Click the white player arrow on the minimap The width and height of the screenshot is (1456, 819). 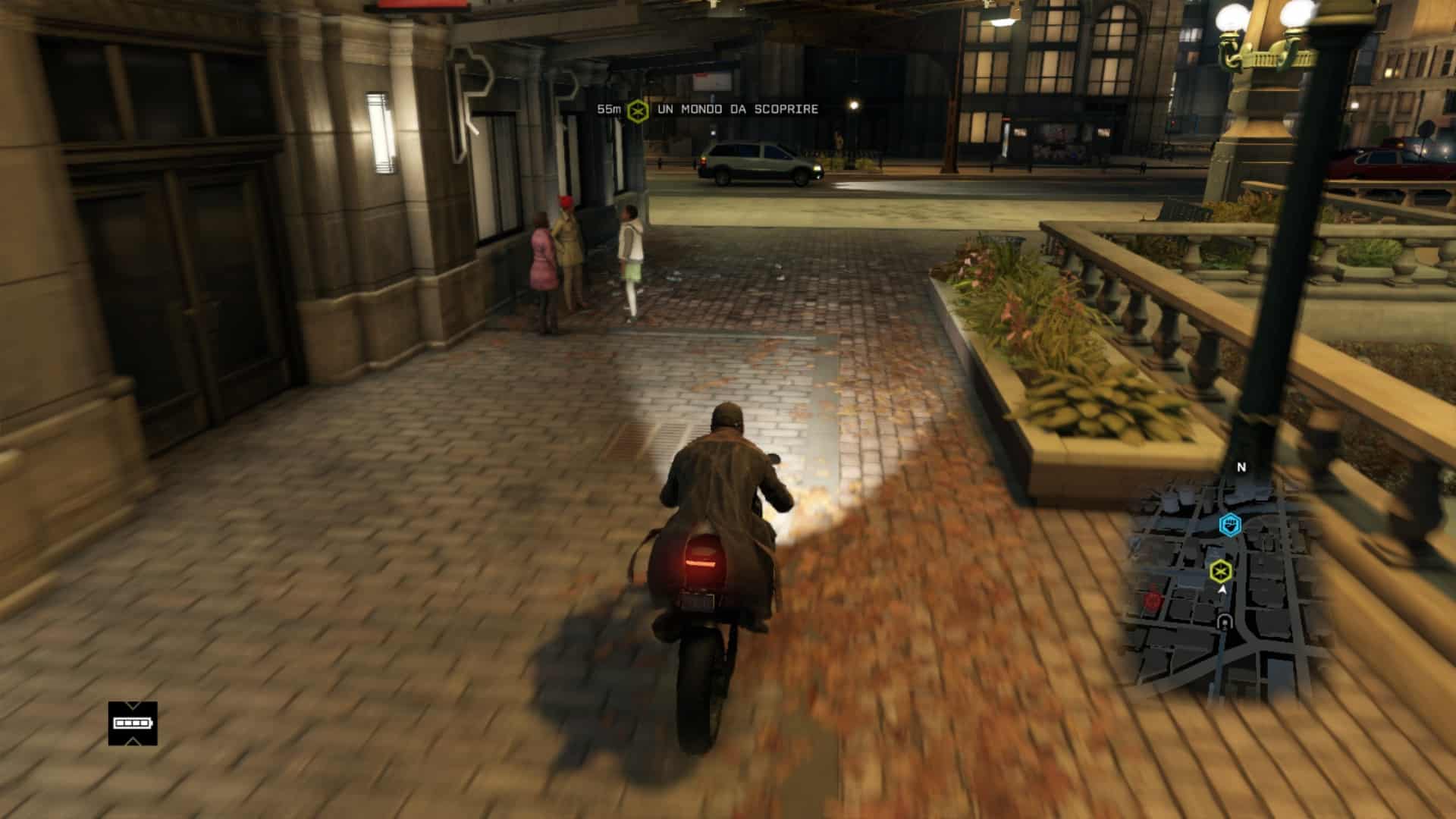pos(1222,589)
